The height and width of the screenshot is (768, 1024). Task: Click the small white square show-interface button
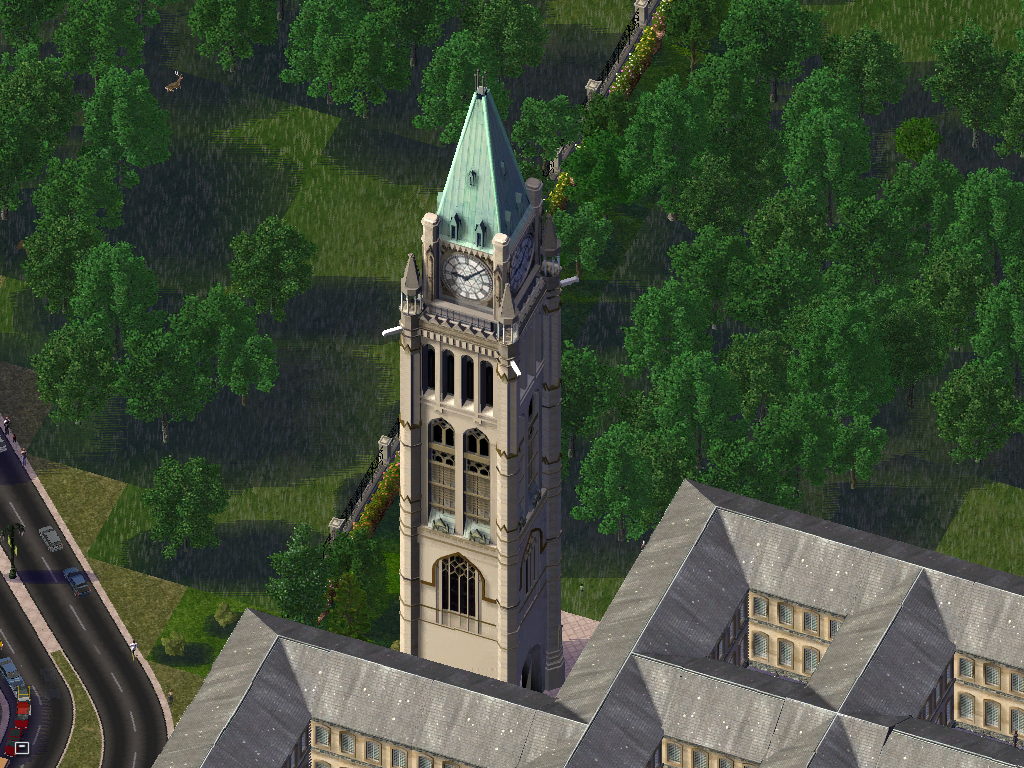22,746
